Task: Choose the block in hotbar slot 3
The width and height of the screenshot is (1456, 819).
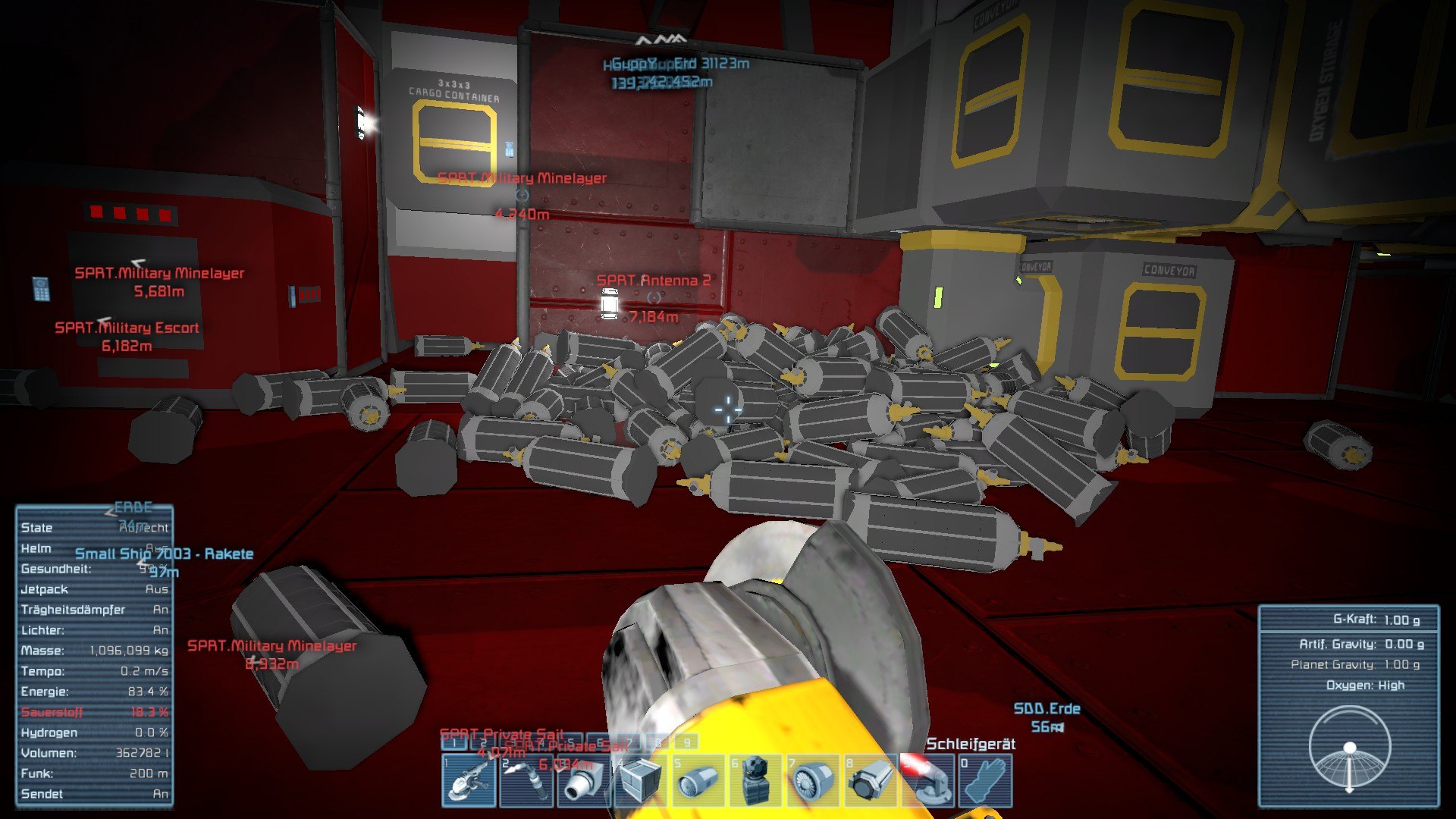Action: 584,780
